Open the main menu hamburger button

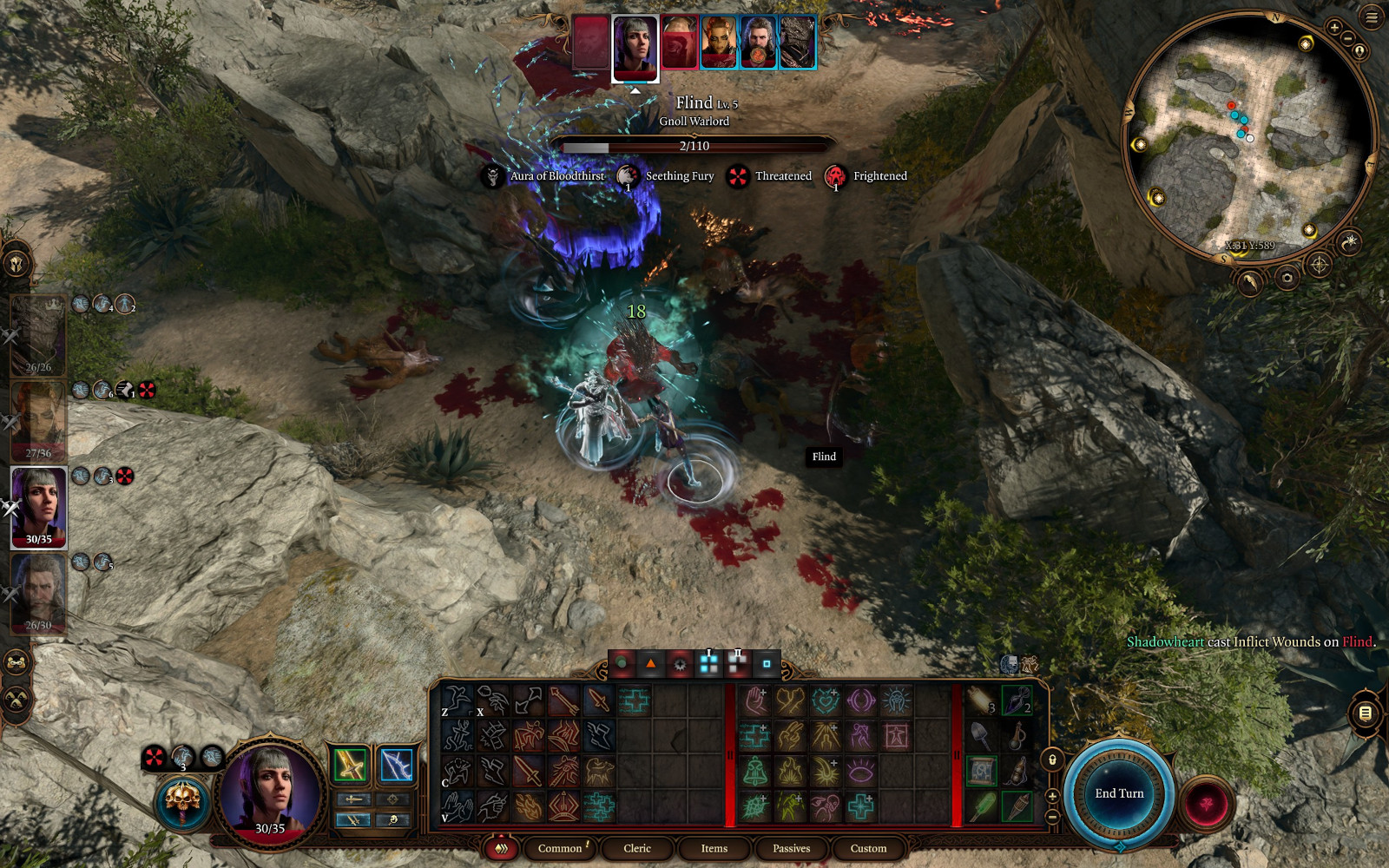tap(1372, 17)
